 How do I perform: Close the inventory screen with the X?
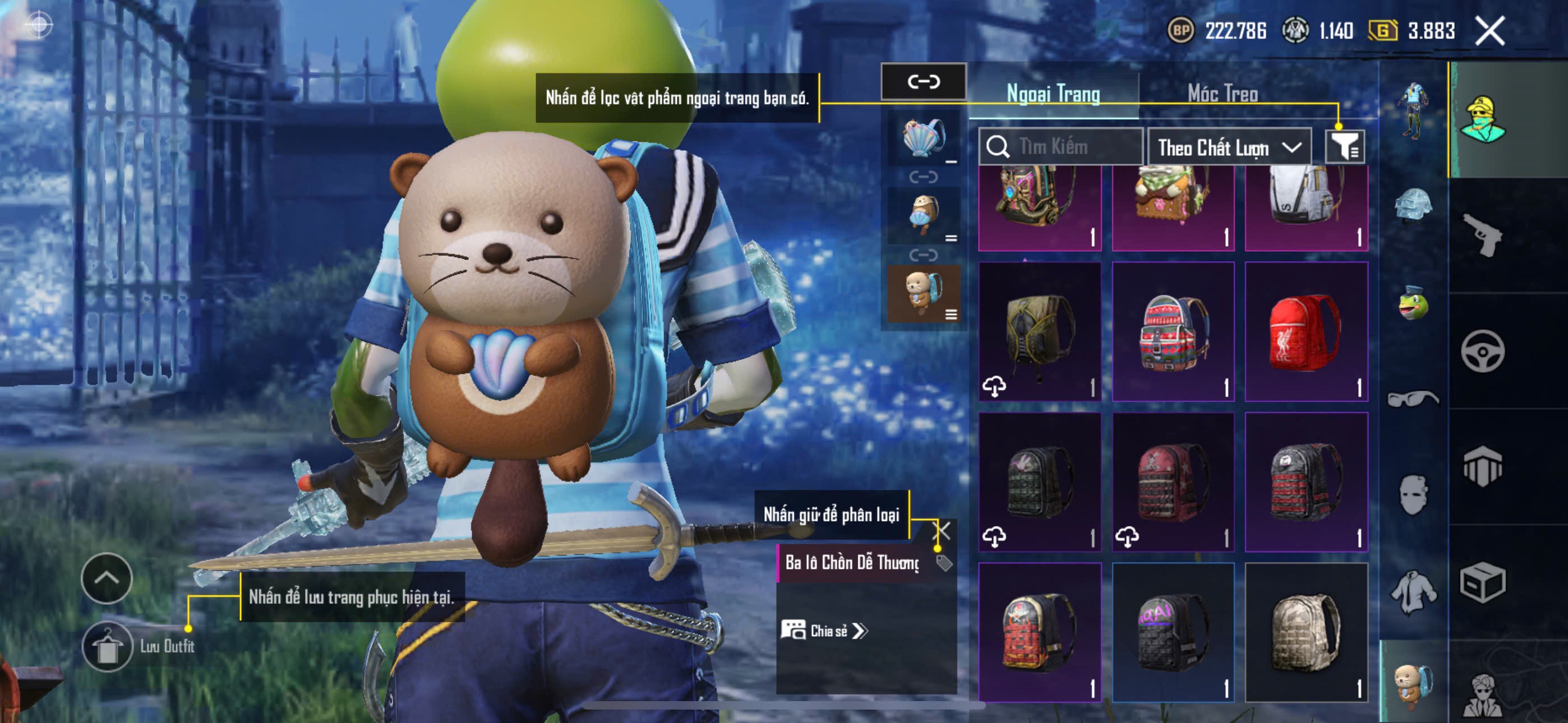click(x=1489, y=30)
